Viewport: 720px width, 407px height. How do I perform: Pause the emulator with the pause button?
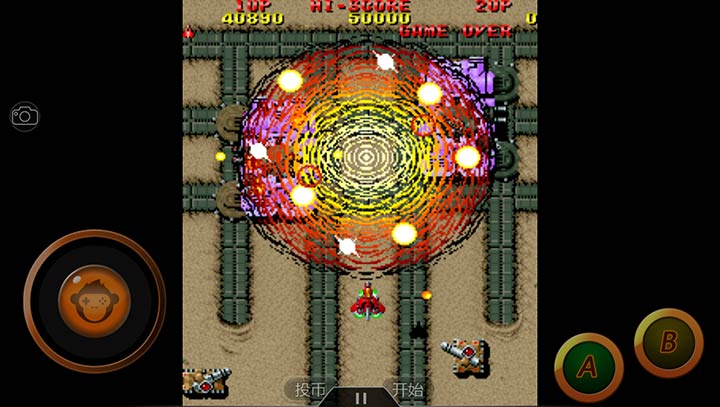click(360, 397)
